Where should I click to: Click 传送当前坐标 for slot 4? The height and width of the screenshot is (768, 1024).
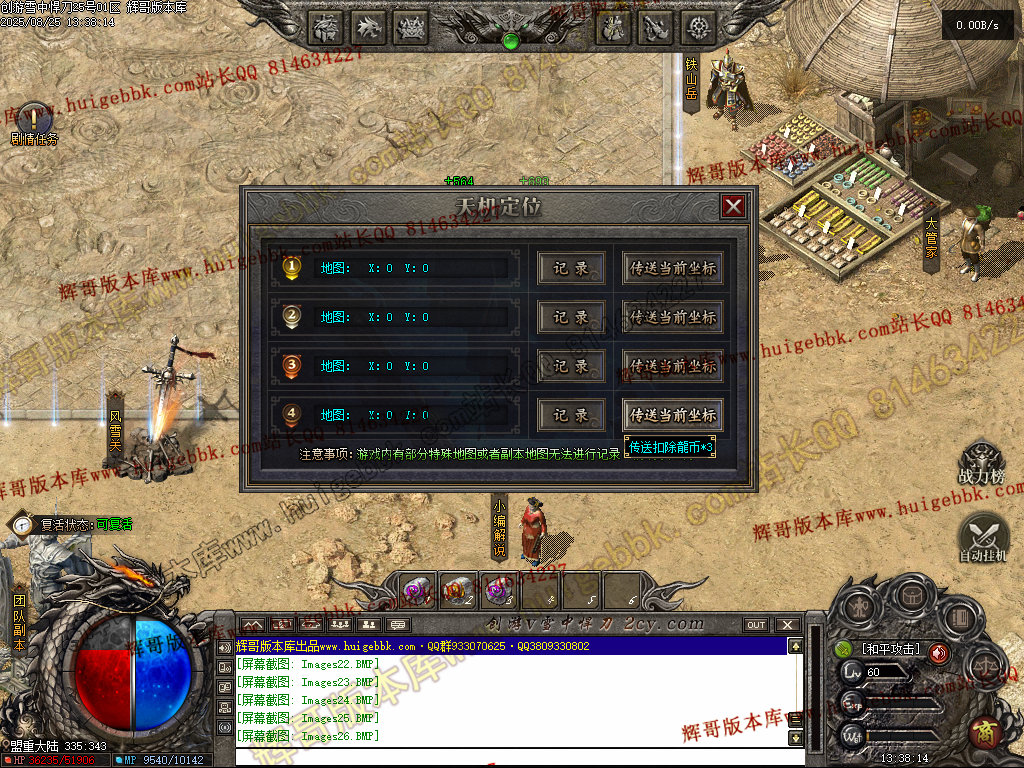tap(672, 415)
